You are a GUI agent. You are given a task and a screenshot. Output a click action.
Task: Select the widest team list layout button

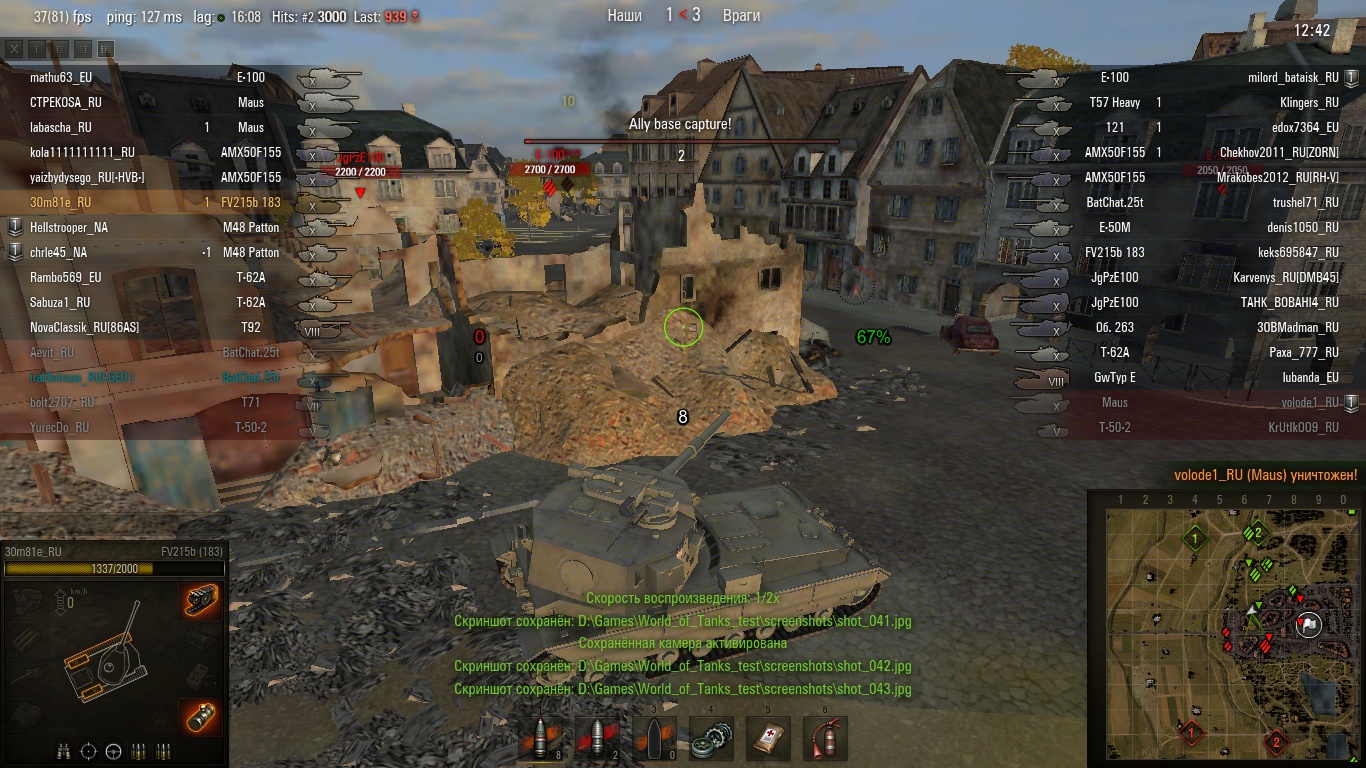click(x=105, y=48)
